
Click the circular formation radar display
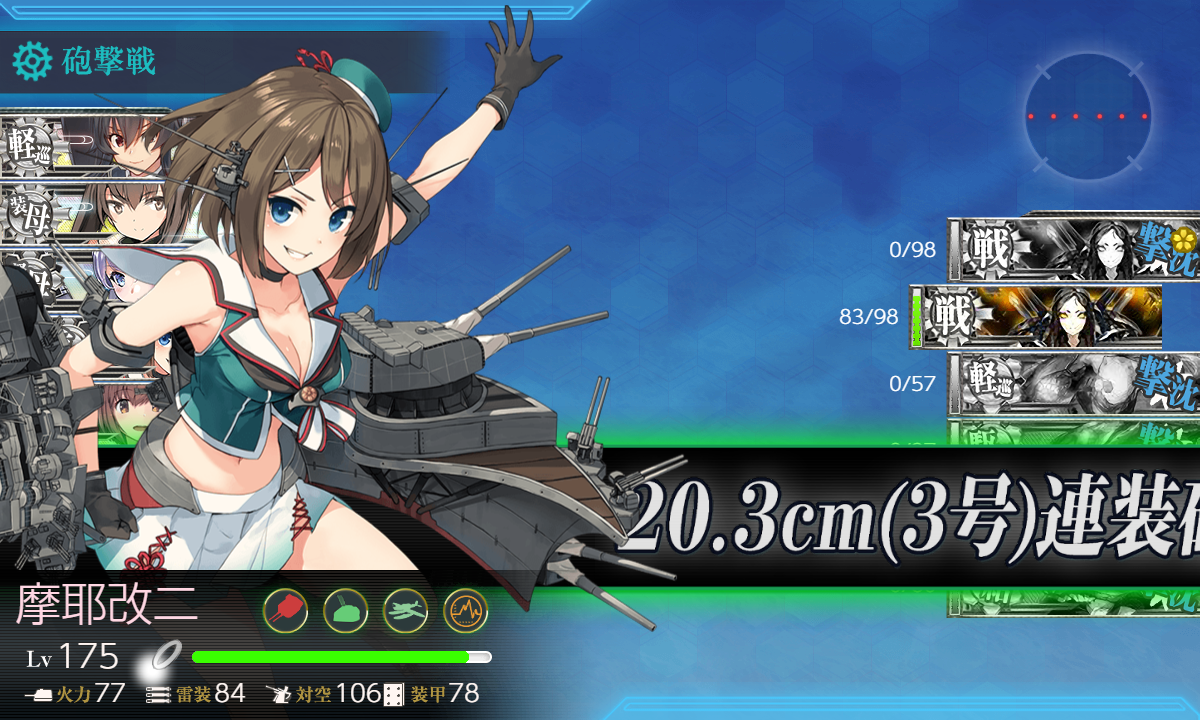[1087, 117]
